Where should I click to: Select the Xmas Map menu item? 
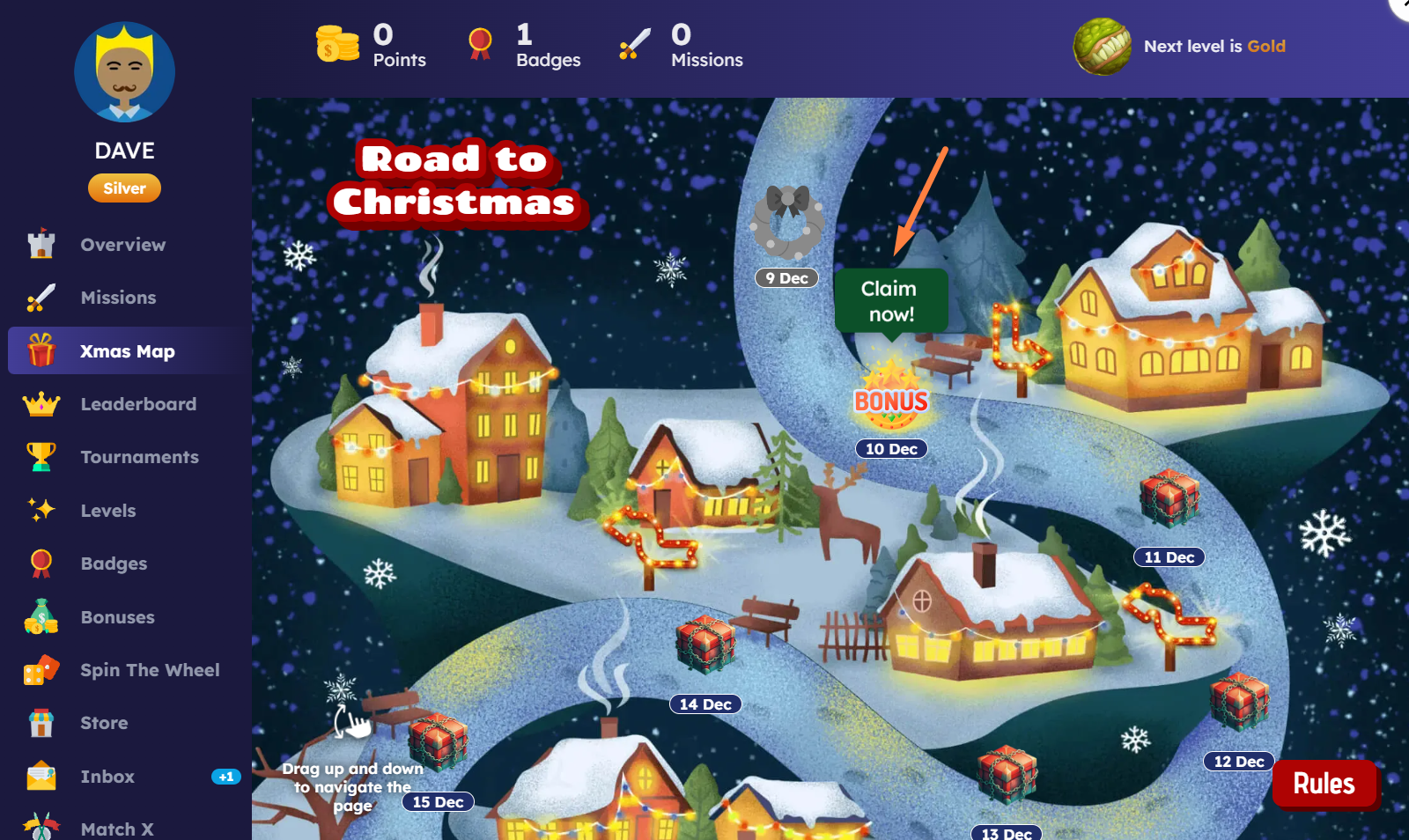point(127,351)
